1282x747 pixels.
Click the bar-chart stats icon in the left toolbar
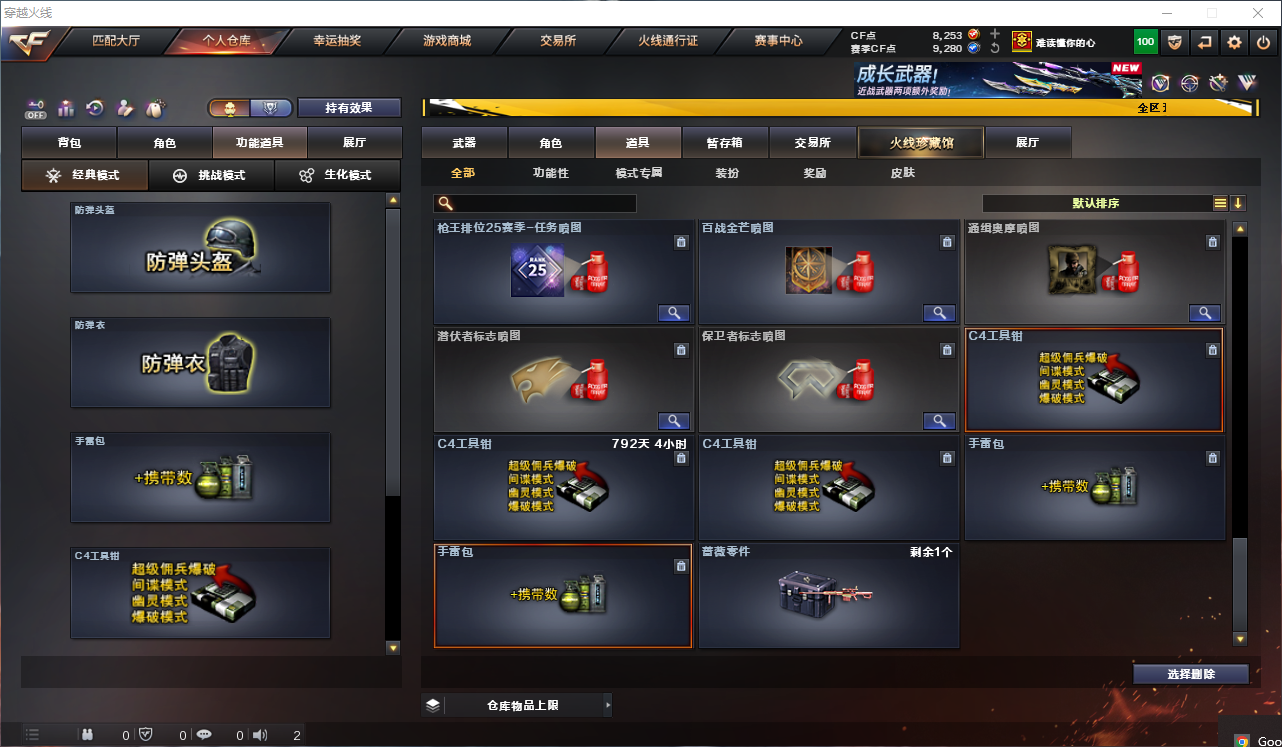click(x=64, y=108)
